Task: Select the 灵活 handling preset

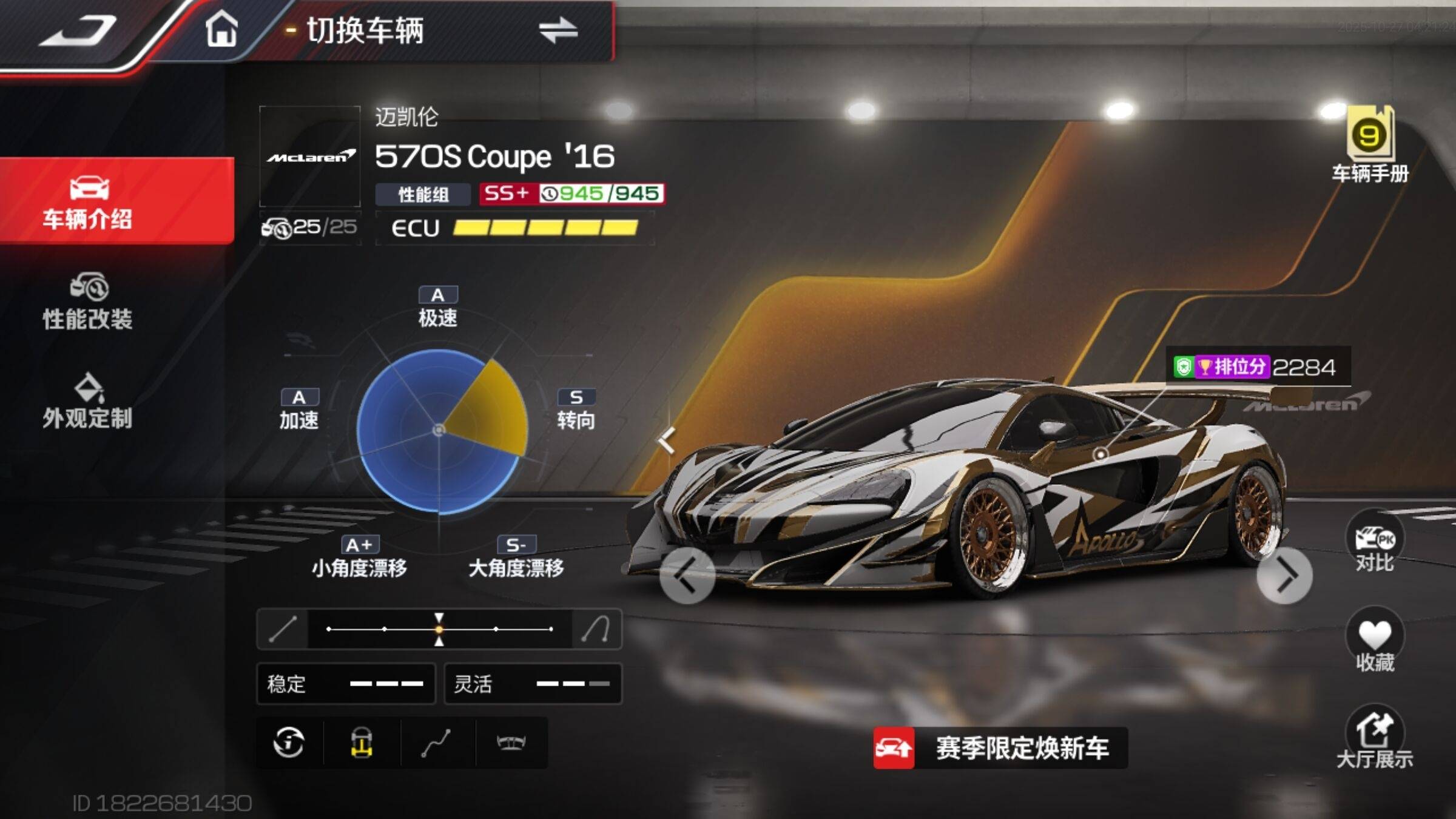Action: [x=533, y=684]
